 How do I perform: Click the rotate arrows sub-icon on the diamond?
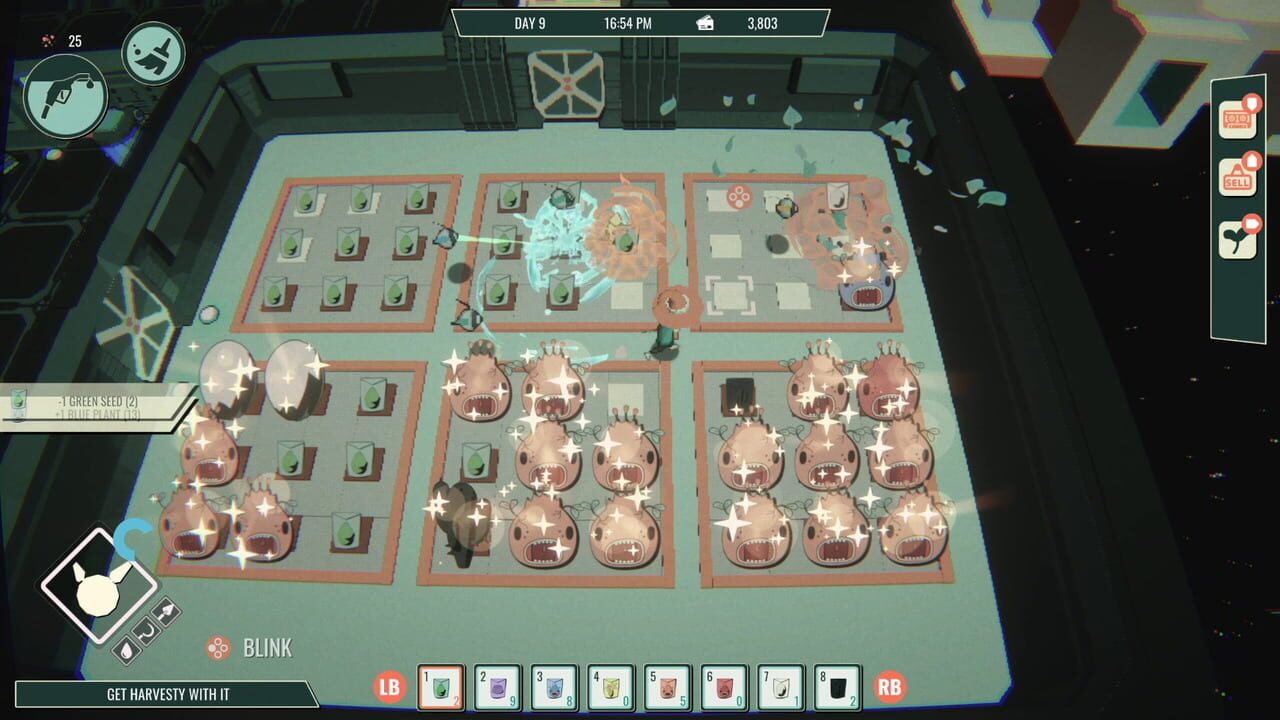point(146,632)
